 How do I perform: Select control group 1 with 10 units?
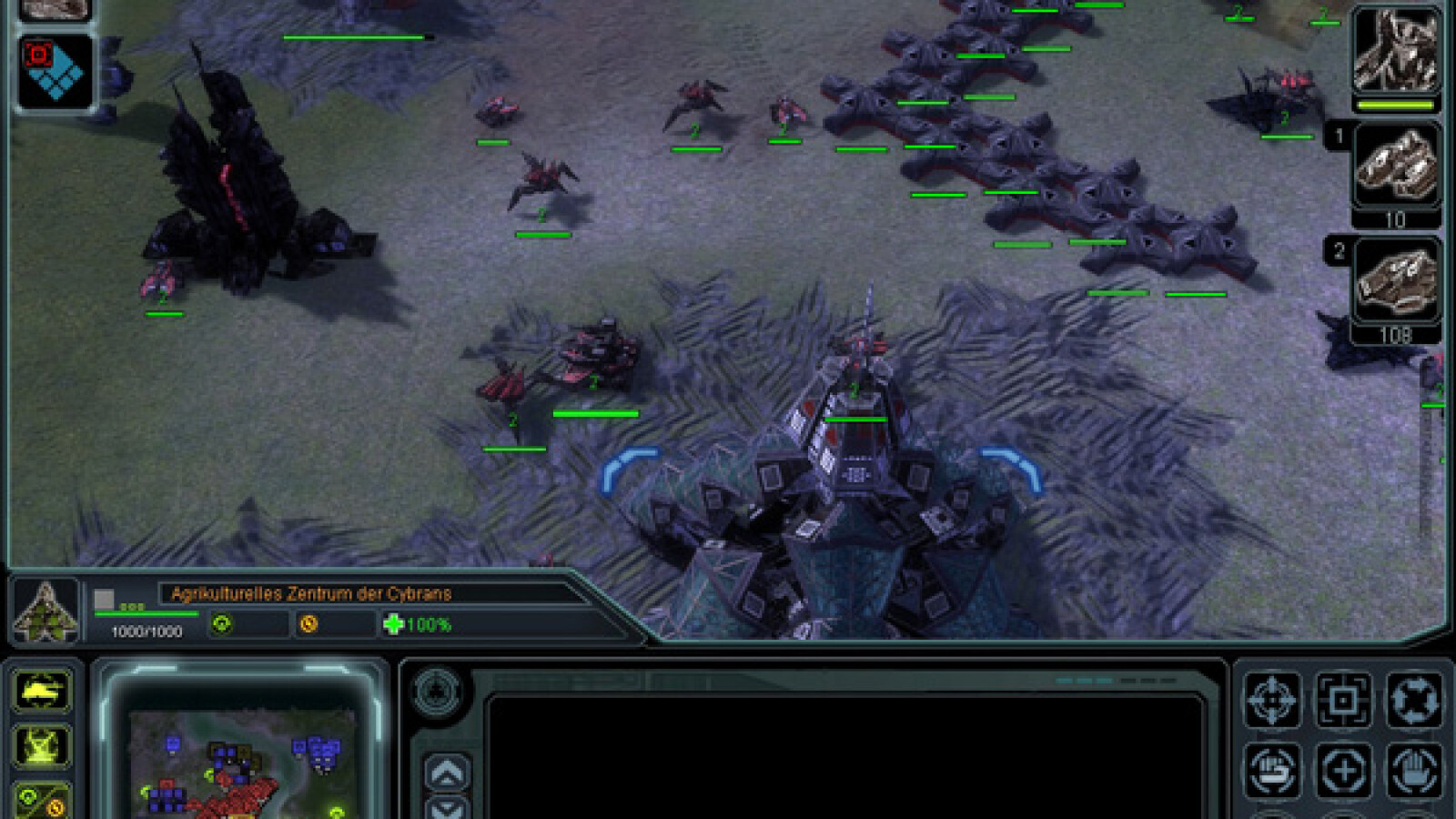1396,168
